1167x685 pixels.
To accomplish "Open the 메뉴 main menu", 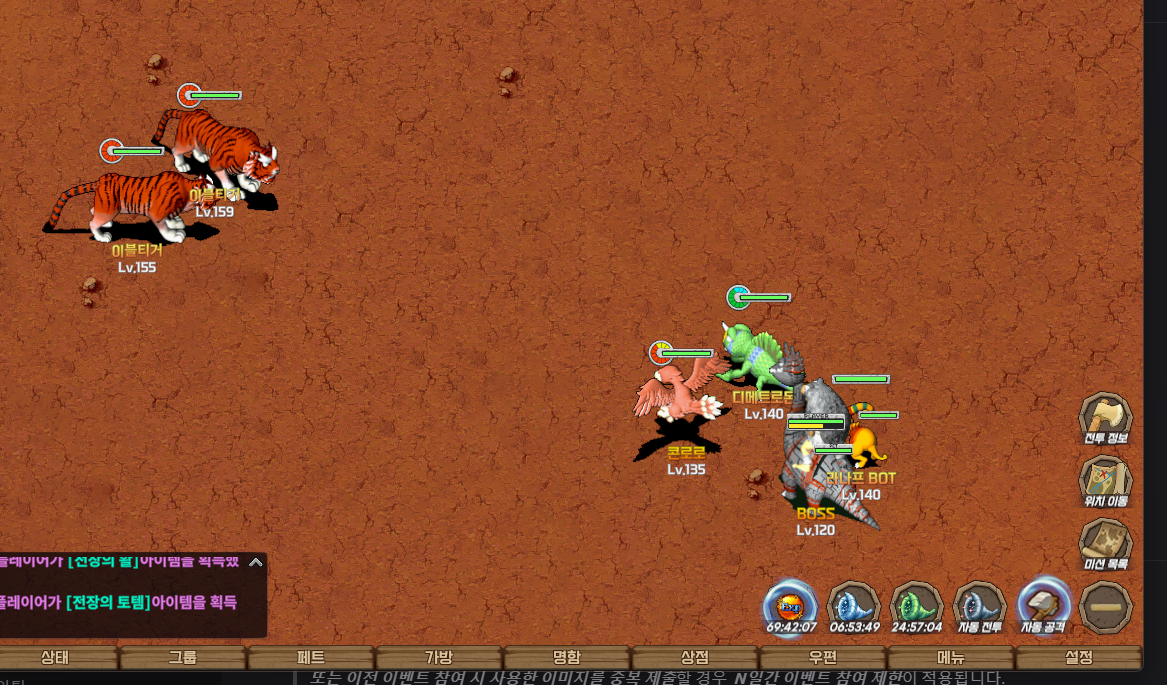I will coord(951,657).
